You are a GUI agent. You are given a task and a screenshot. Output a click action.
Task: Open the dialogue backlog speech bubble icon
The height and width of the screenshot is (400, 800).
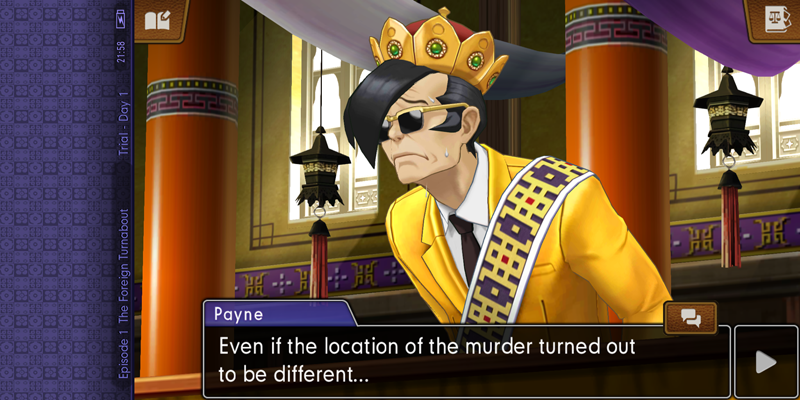pyautogui.click(x=691, y=318)
